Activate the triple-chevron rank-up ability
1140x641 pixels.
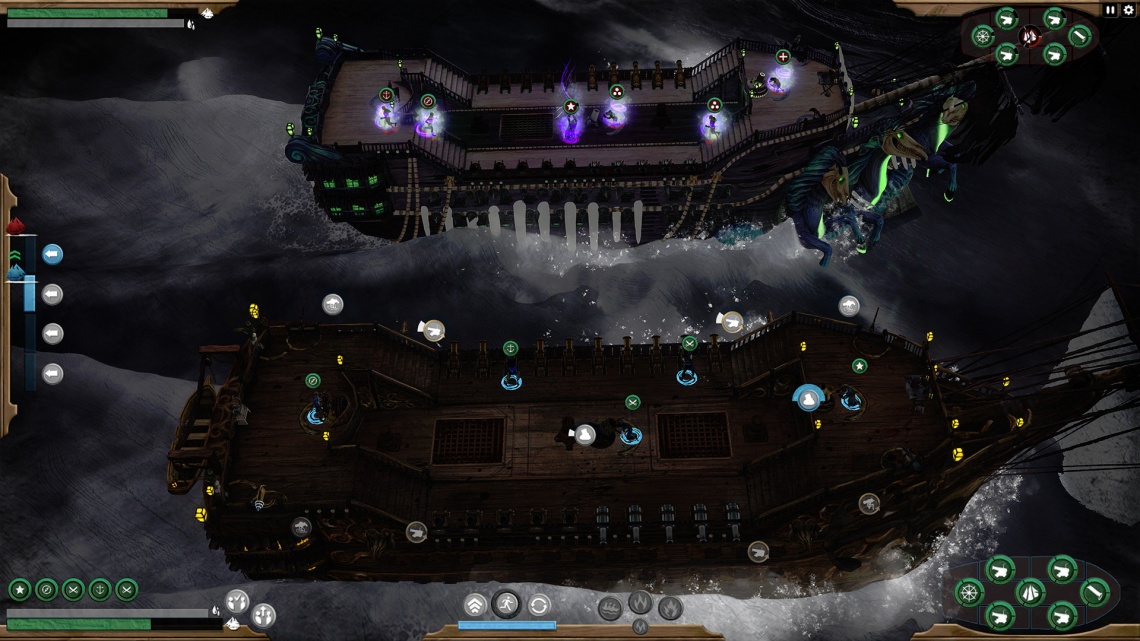(x=476, y=605)
